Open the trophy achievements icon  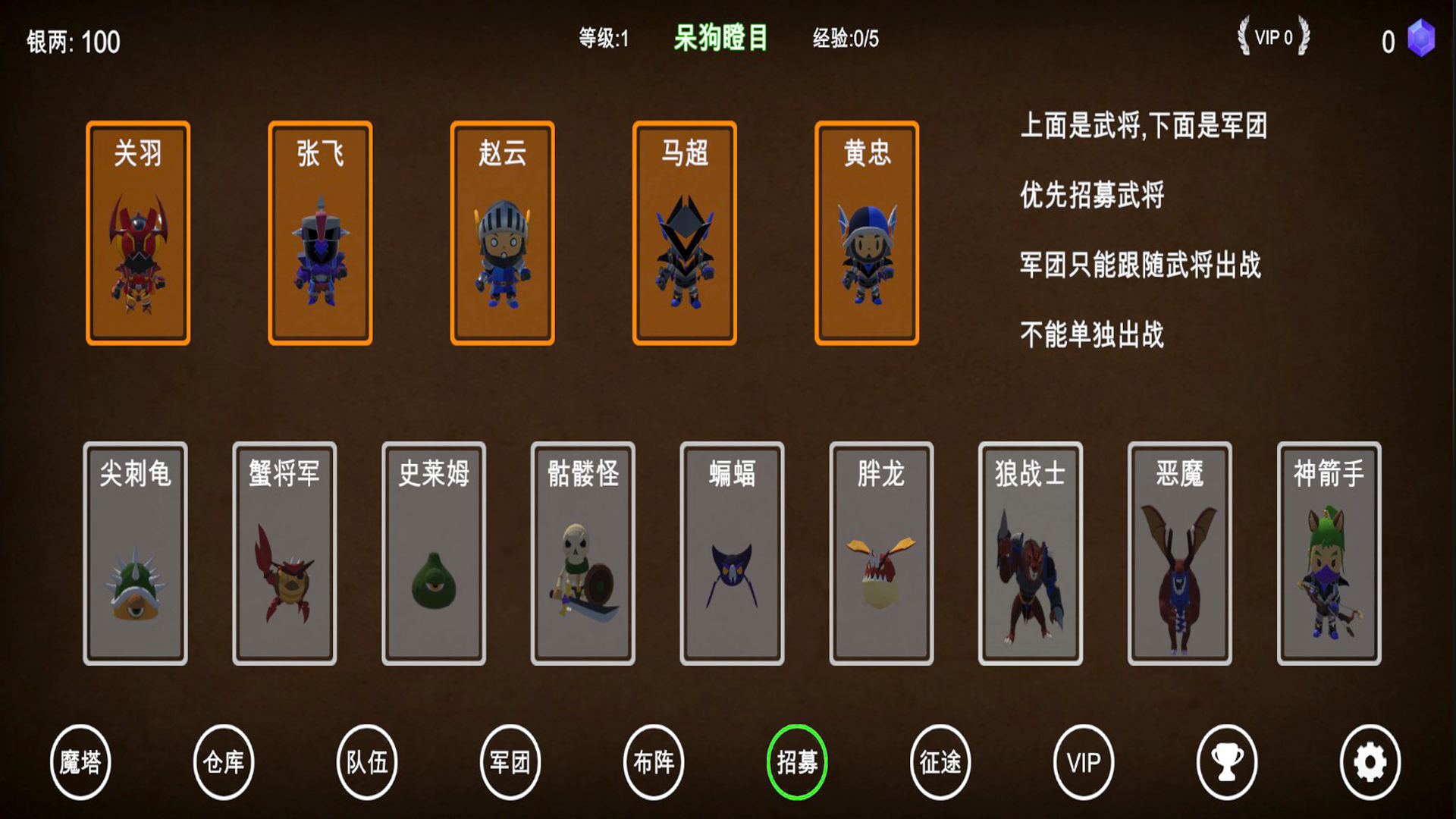(1227, 763)
